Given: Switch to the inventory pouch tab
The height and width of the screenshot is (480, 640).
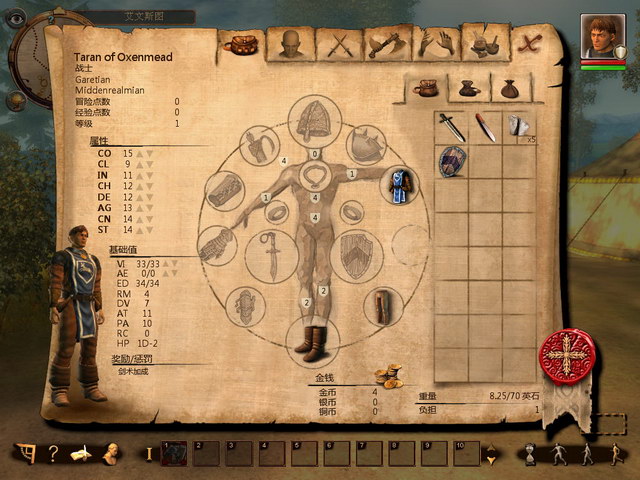Looking at the screenshot, I should click(x=242, y=43).
